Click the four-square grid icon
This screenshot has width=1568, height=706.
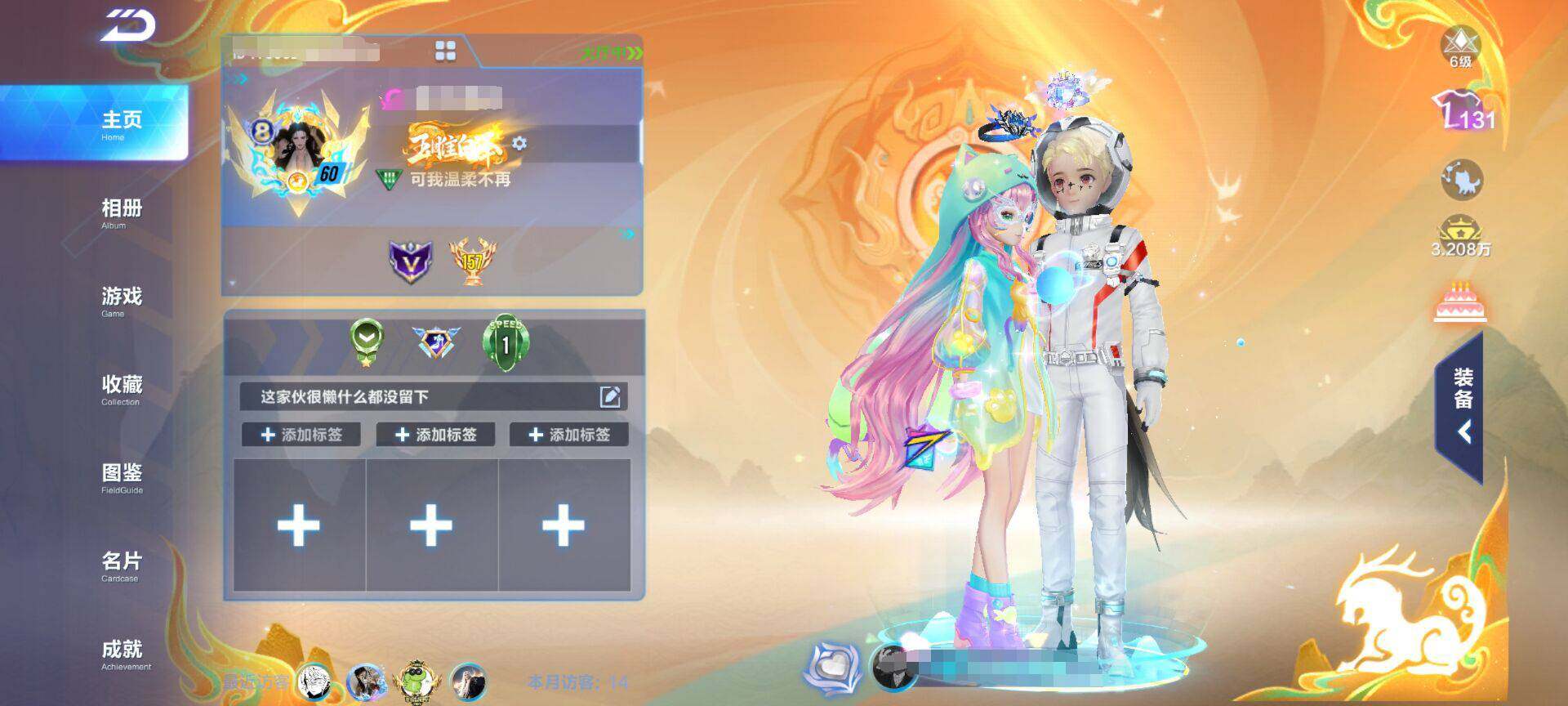(x=446, y=51)
